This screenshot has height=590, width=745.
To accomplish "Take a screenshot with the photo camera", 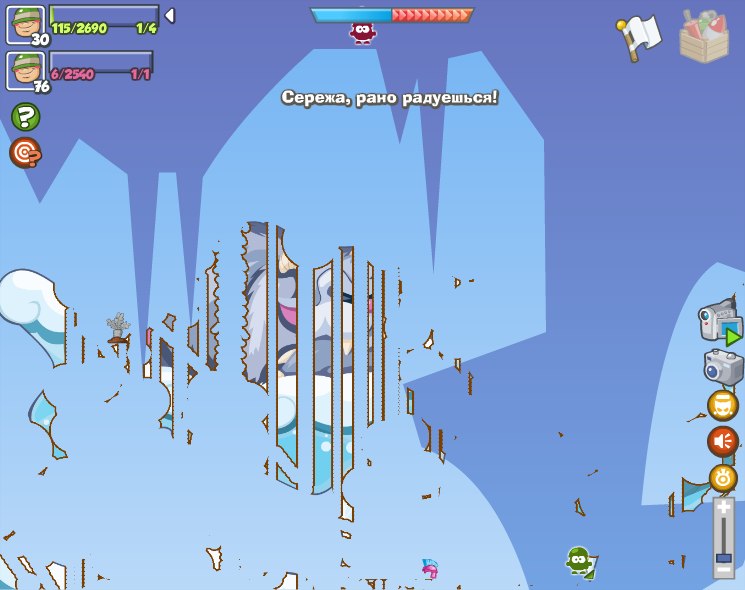I will (x=723, y=367).
